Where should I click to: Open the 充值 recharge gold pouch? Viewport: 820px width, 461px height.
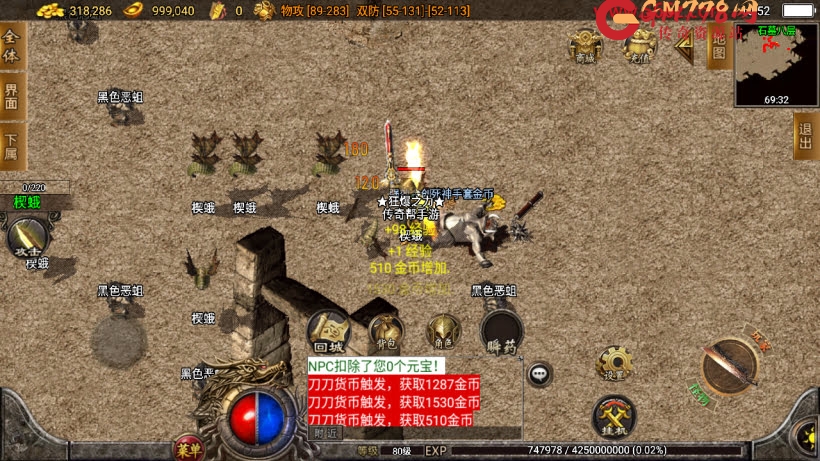pos(639,45)
